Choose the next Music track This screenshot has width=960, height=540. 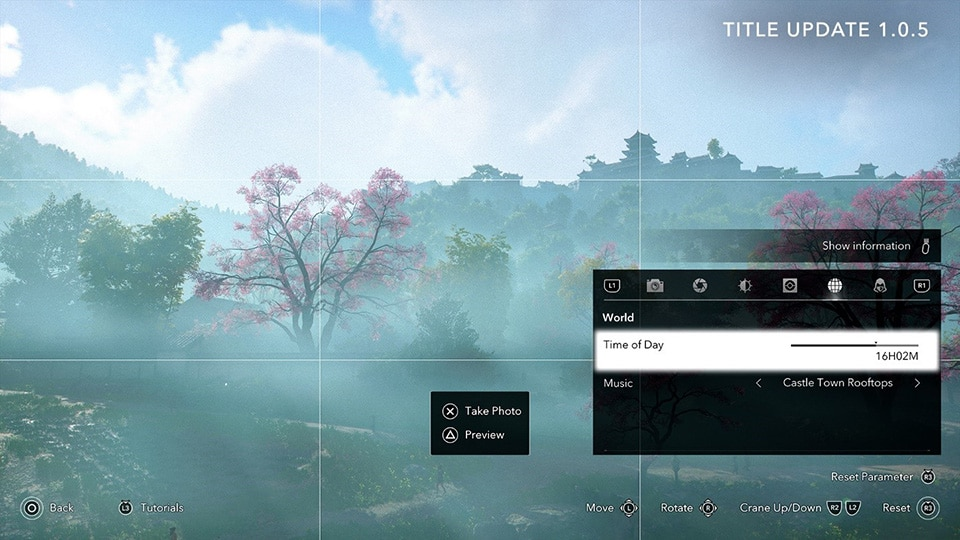[x=917, y=383]
